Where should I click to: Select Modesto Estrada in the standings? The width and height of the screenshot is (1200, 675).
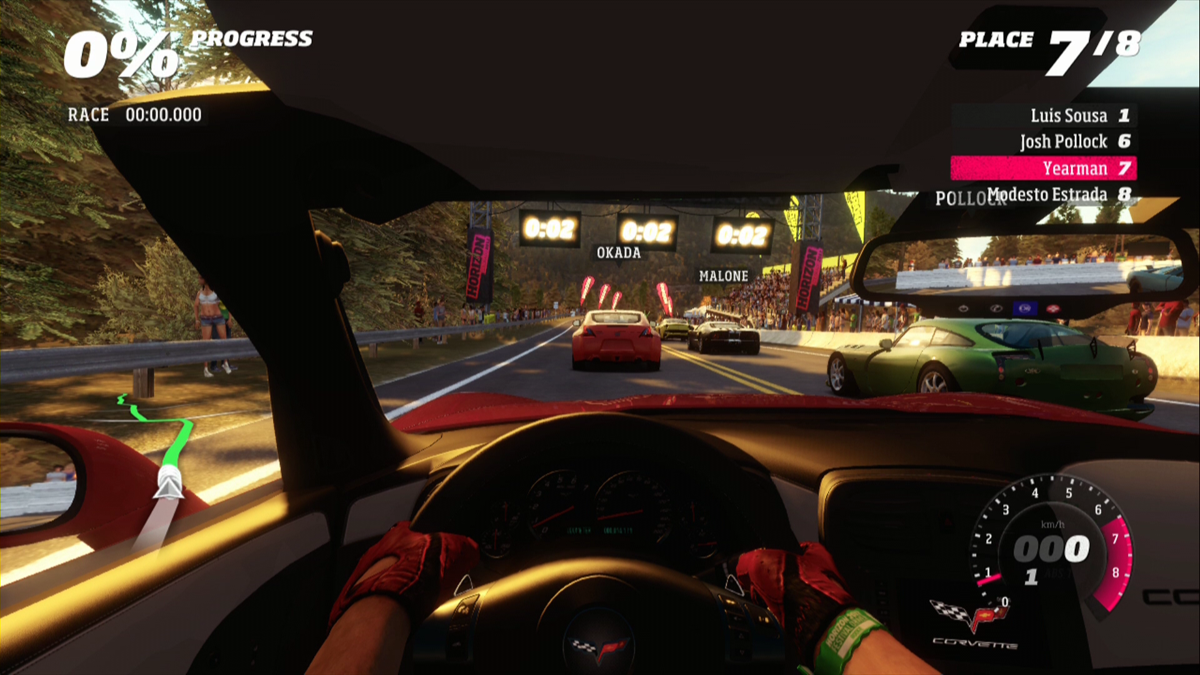(x=1060, y=195)
